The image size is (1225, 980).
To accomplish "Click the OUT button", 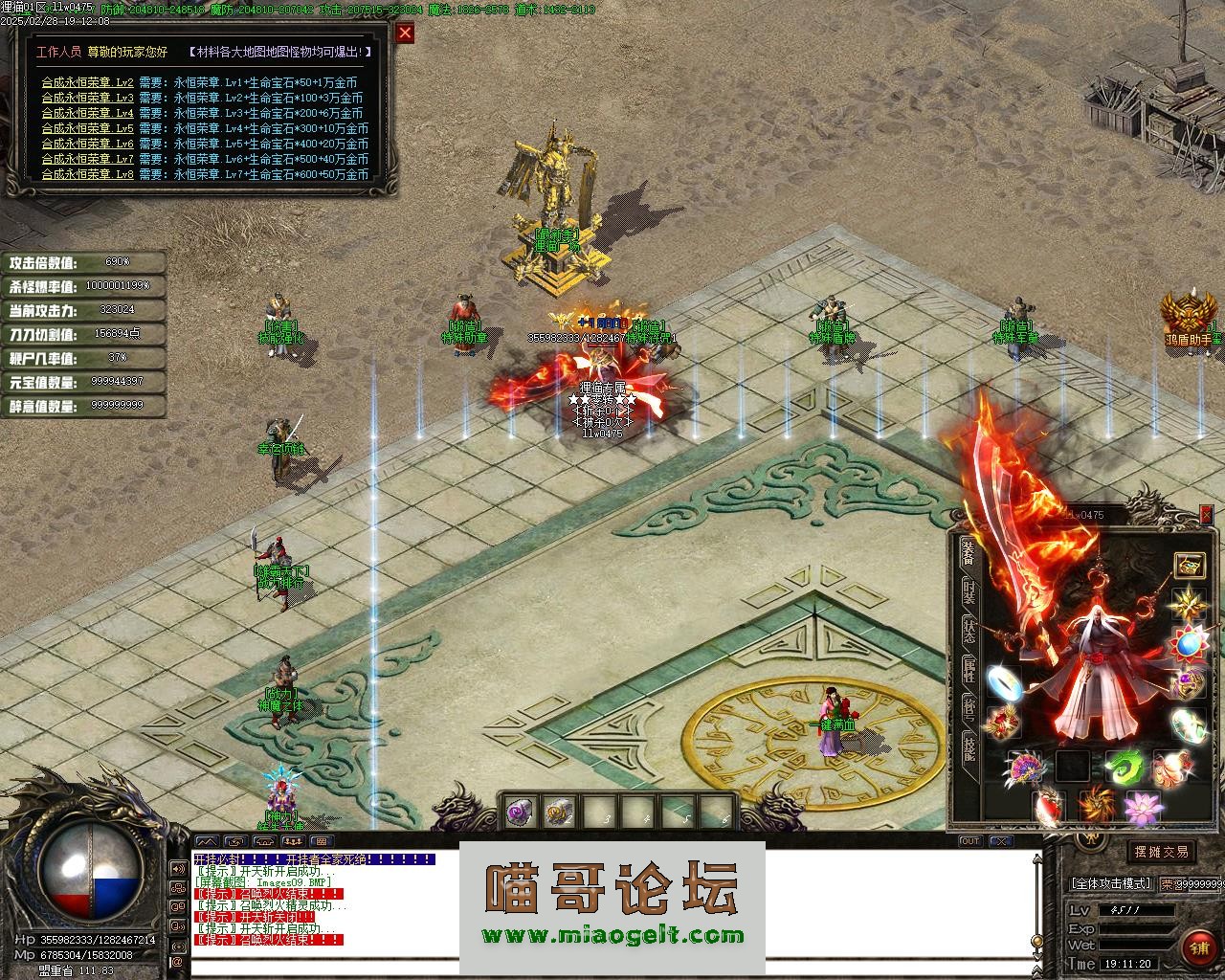I will click(x=969, y=841).
